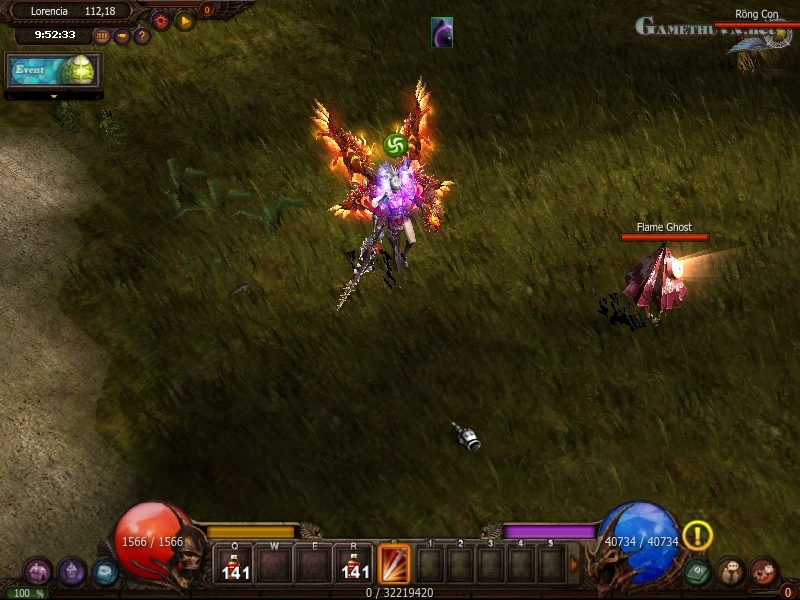The image size is (800, 600).
Task: Select the purple buff icon at top
Action: [442, 32]
